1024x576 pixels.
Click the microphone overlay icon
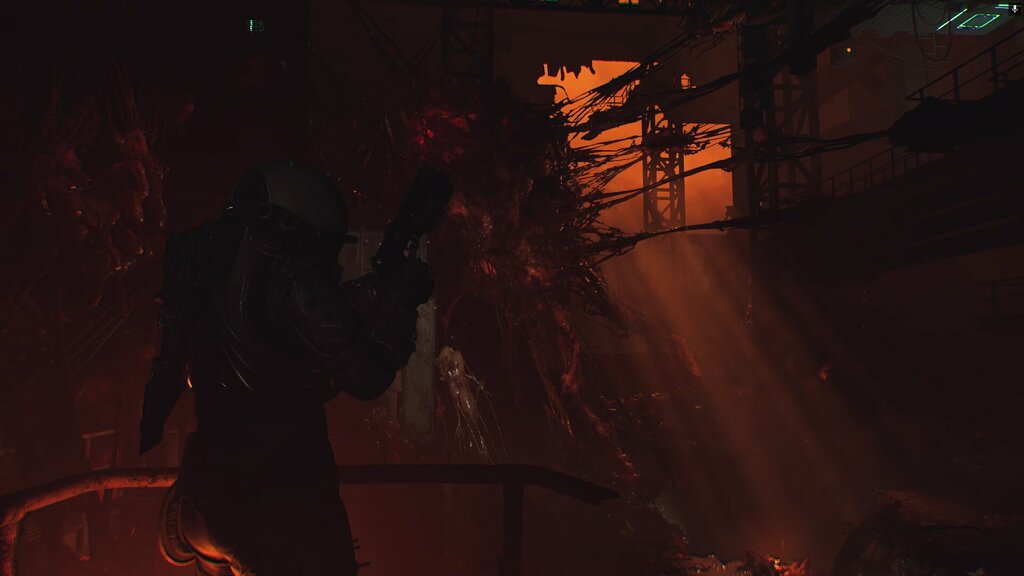[x=1014, y=8]
